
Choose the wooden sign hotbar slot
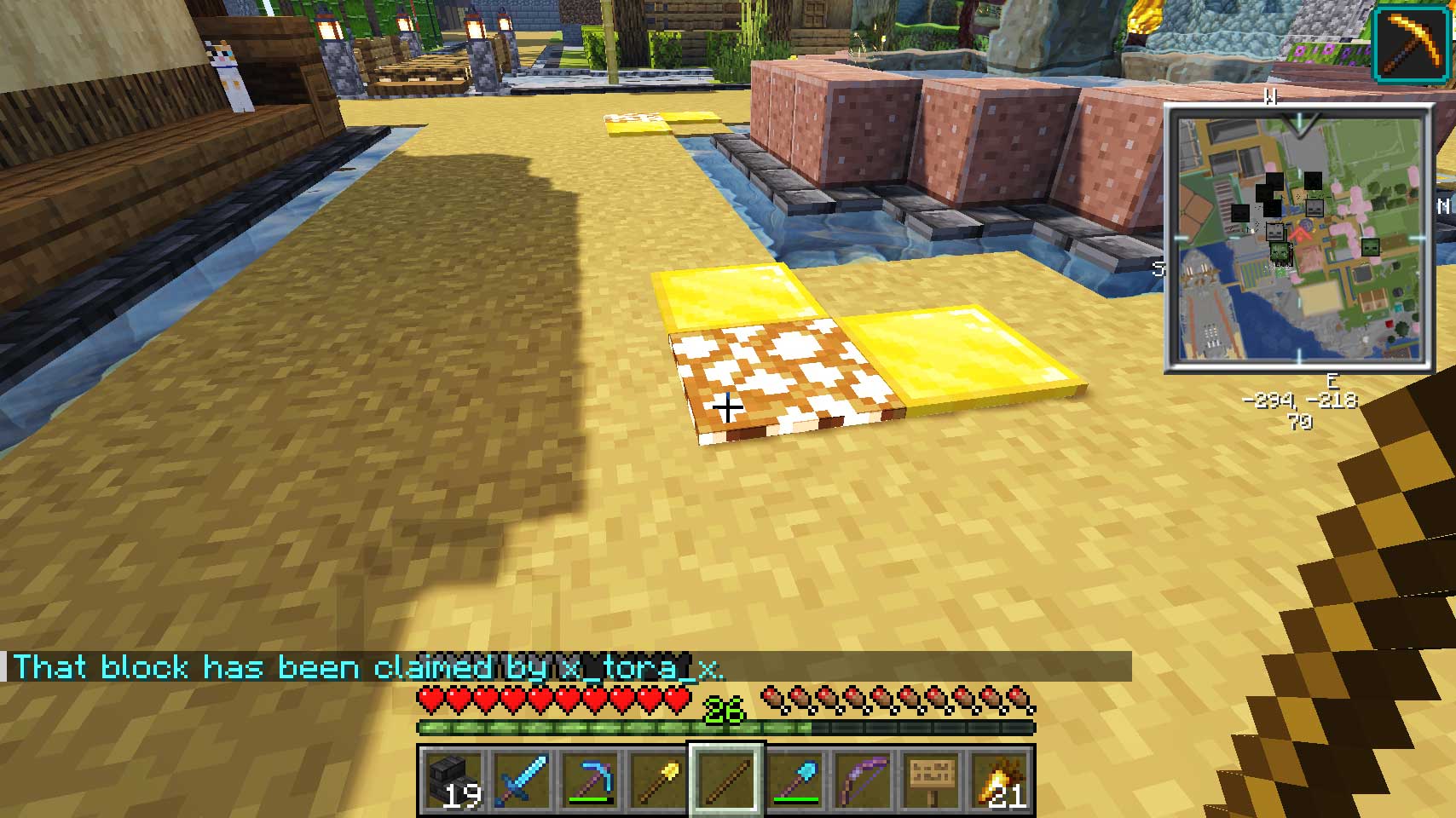click(931, 780)
